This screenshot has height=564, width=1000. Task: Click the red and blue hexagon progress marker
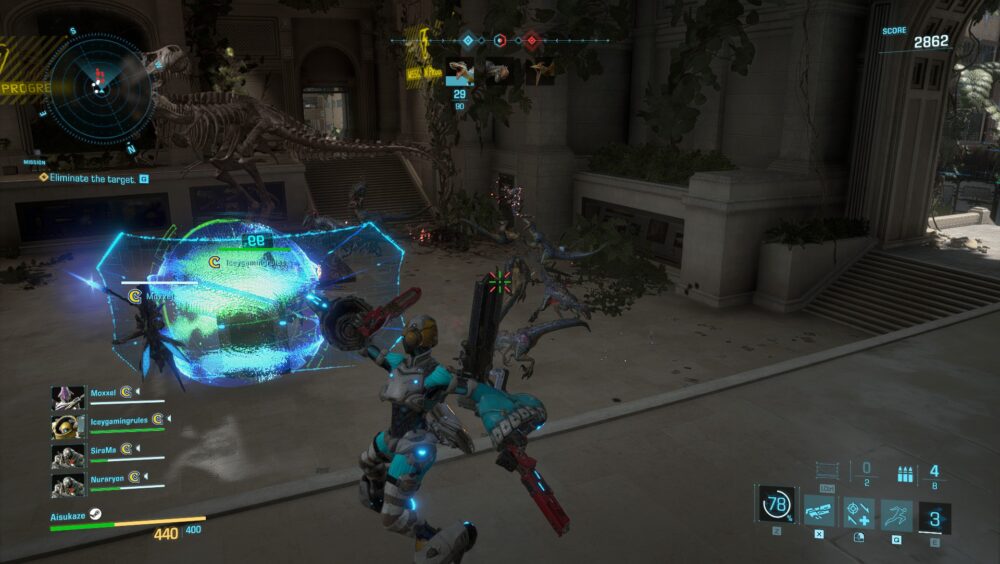[x=499, y=41]
